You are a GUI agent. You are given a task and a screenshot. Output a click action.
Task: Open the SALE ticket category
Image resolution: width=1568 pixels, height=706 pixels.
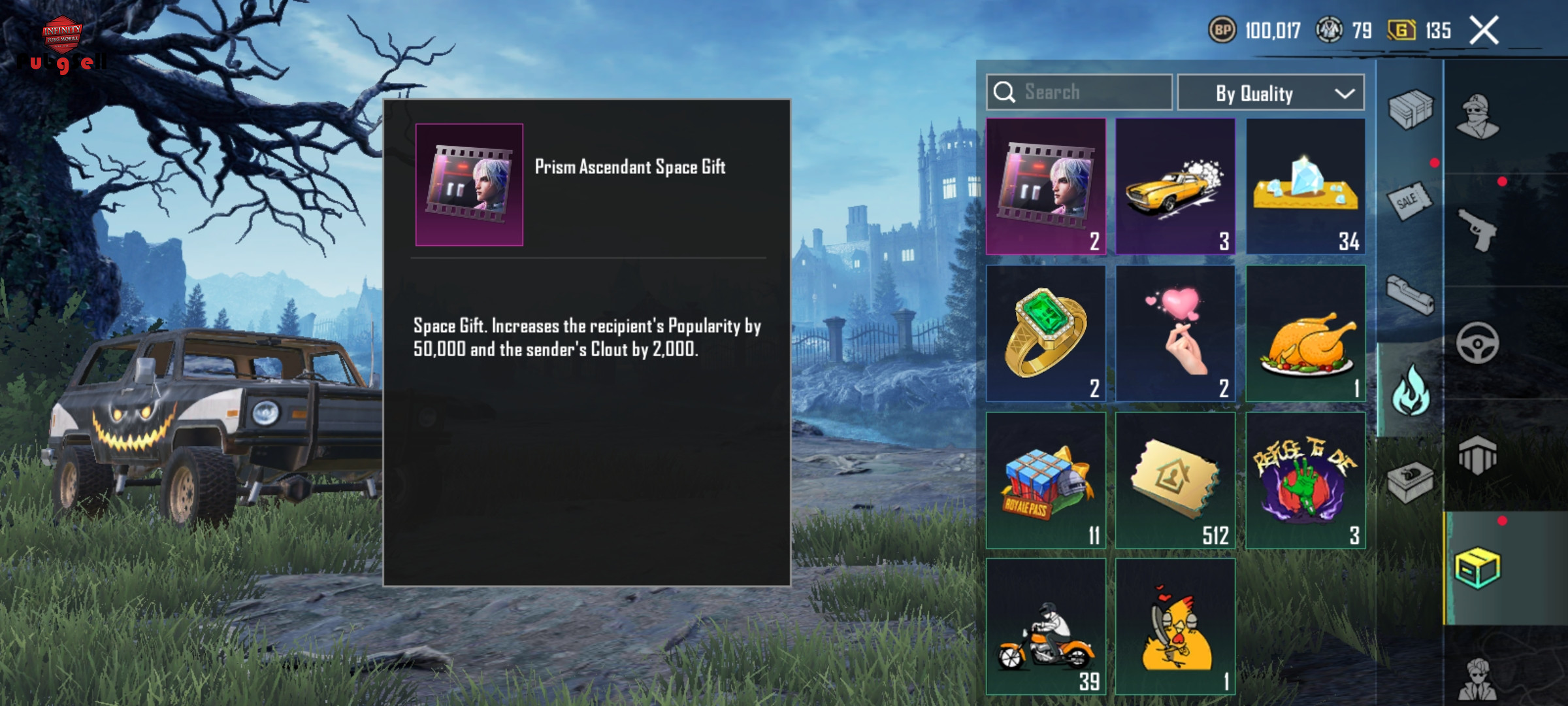click(1410, 201)
